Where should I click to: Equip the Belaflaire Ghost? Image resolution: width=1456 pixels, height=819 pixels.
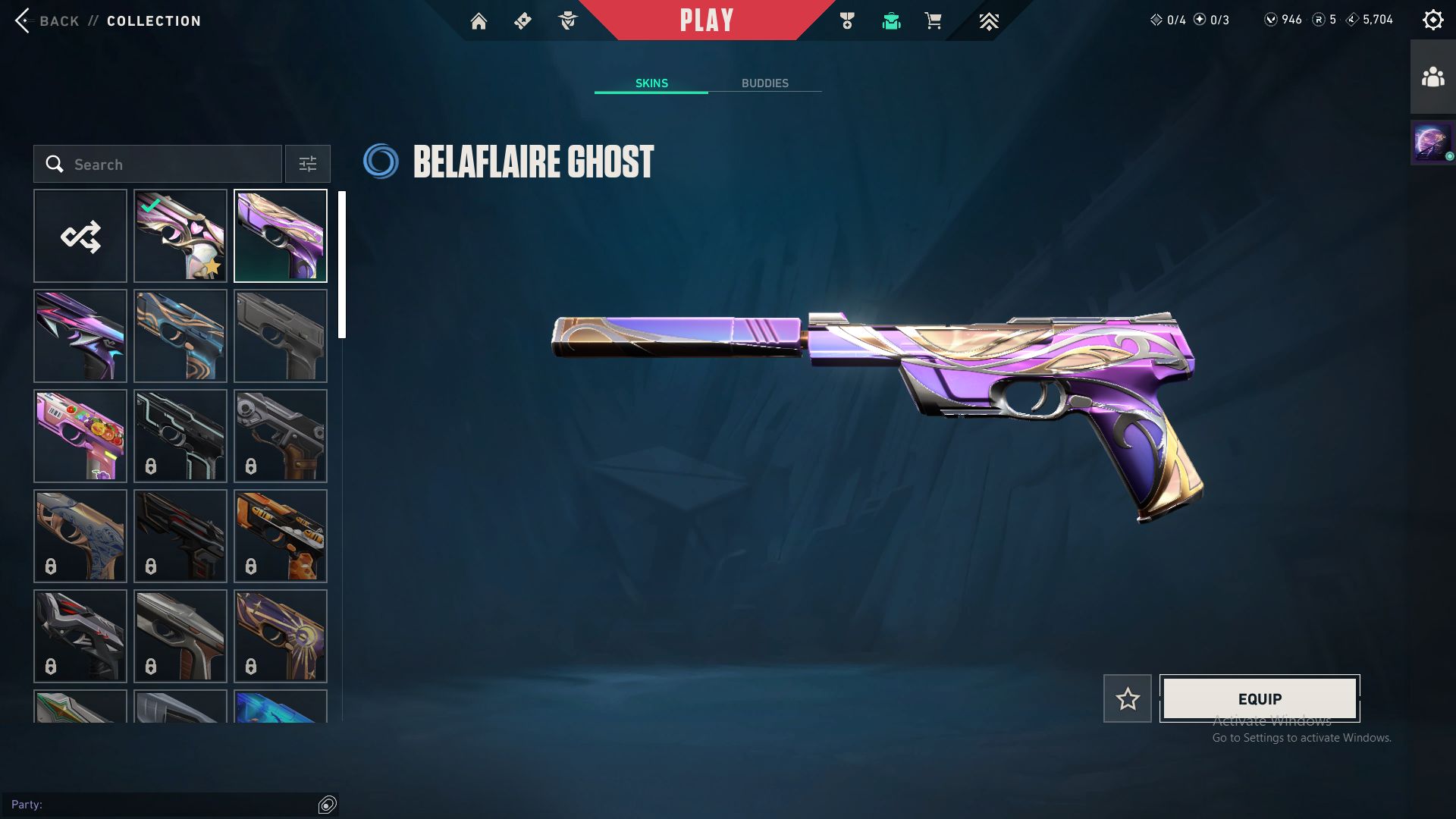[x=1260, y=698]
